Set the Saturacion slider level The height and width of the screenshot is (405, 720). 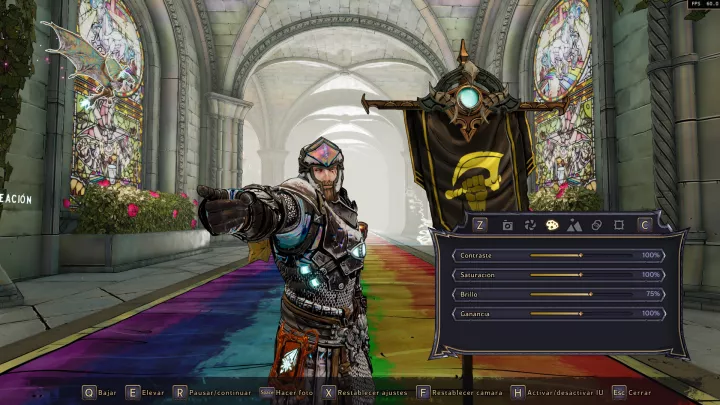coord(581,274)
